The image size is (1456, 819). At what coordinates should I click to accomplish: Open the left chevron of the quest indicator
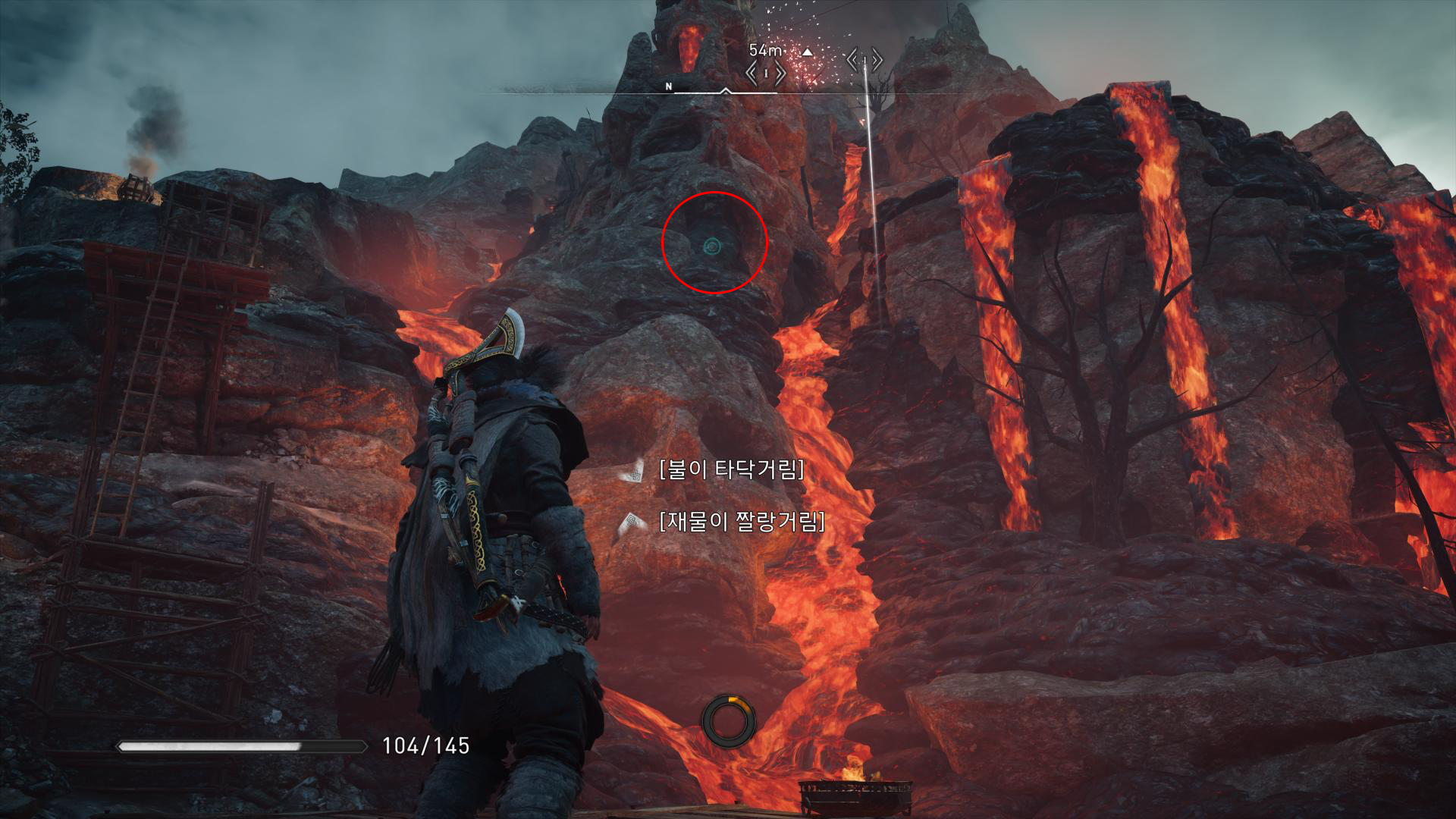[752, 72]
